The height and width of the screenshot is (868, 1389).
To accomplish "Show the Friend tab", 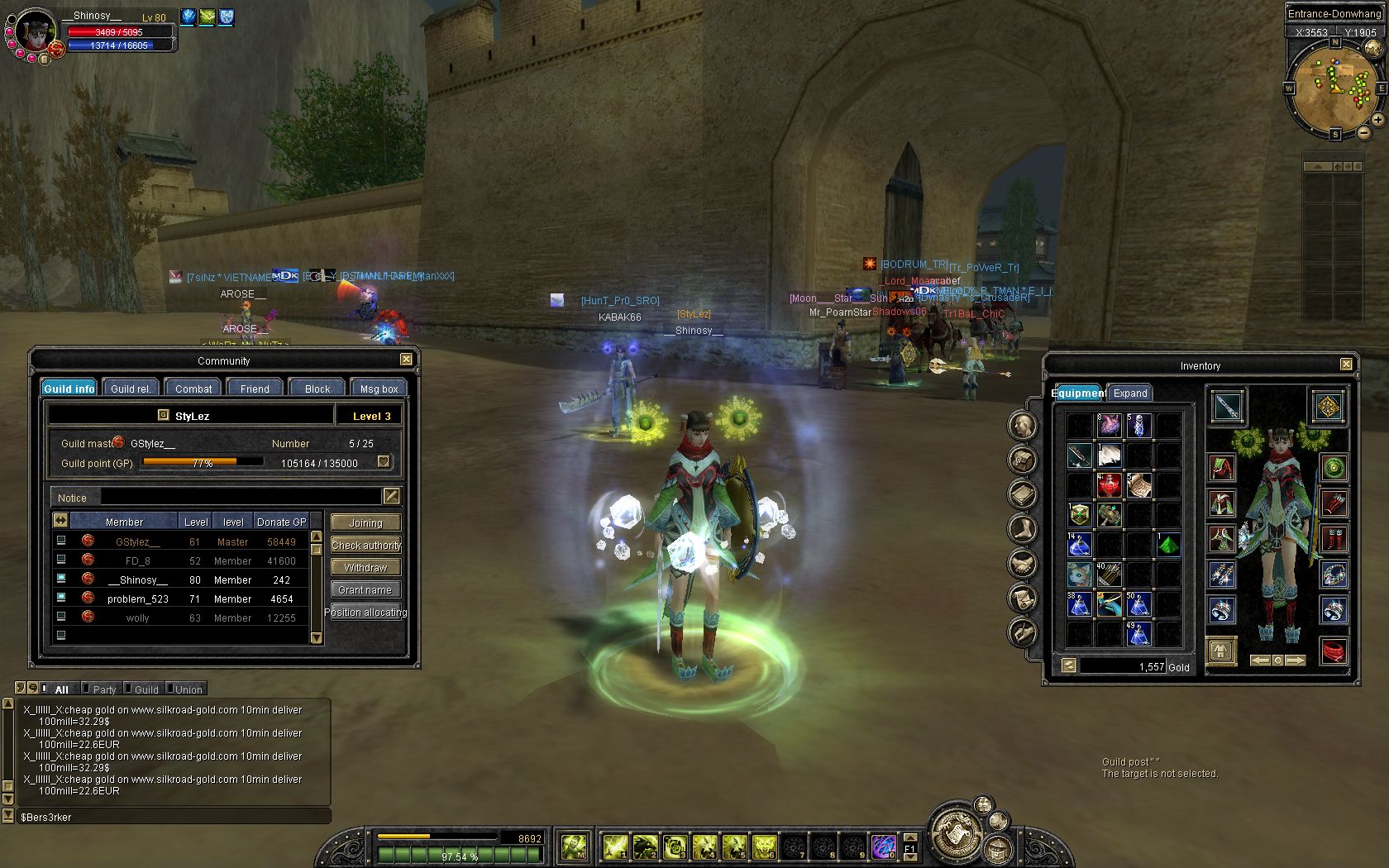I will (x=255, y=389).
